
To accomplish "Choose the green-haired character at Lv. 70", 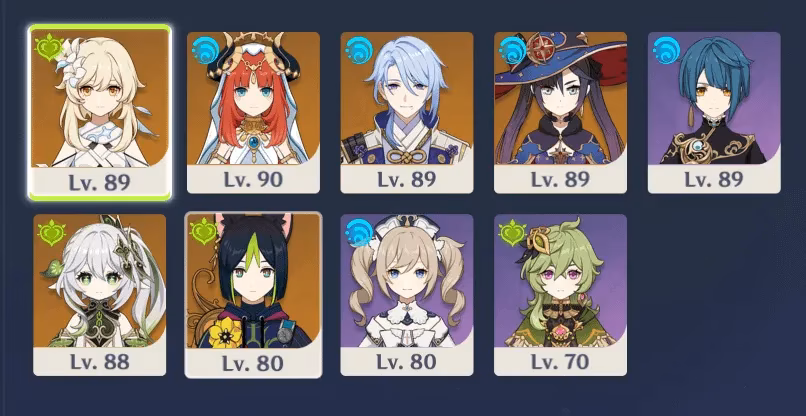I will (560, 294).
